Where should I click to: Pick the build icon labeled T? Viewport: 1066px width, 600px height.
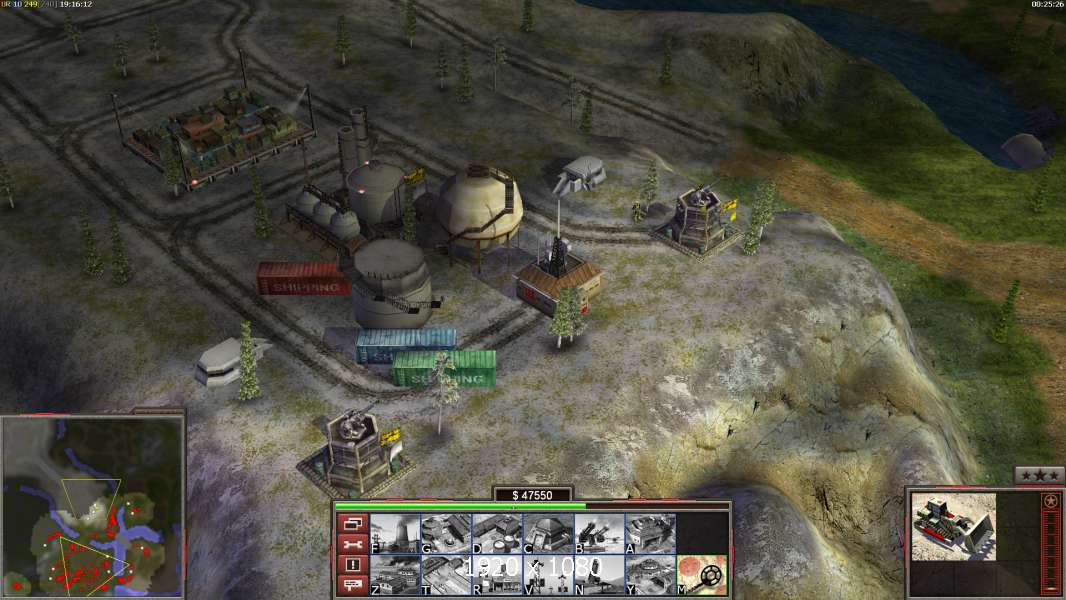click(446, 575)
